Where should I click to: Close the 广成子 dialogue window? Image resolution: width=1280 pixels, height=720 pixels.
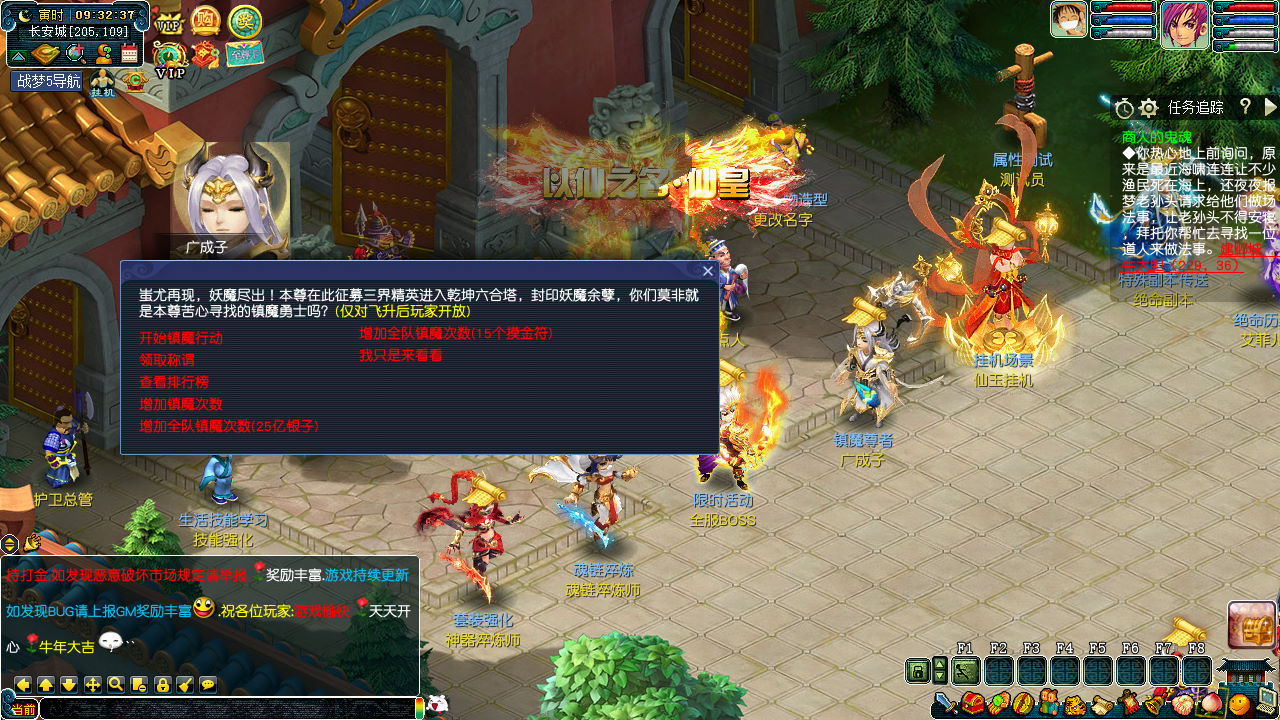click(708, 270)
